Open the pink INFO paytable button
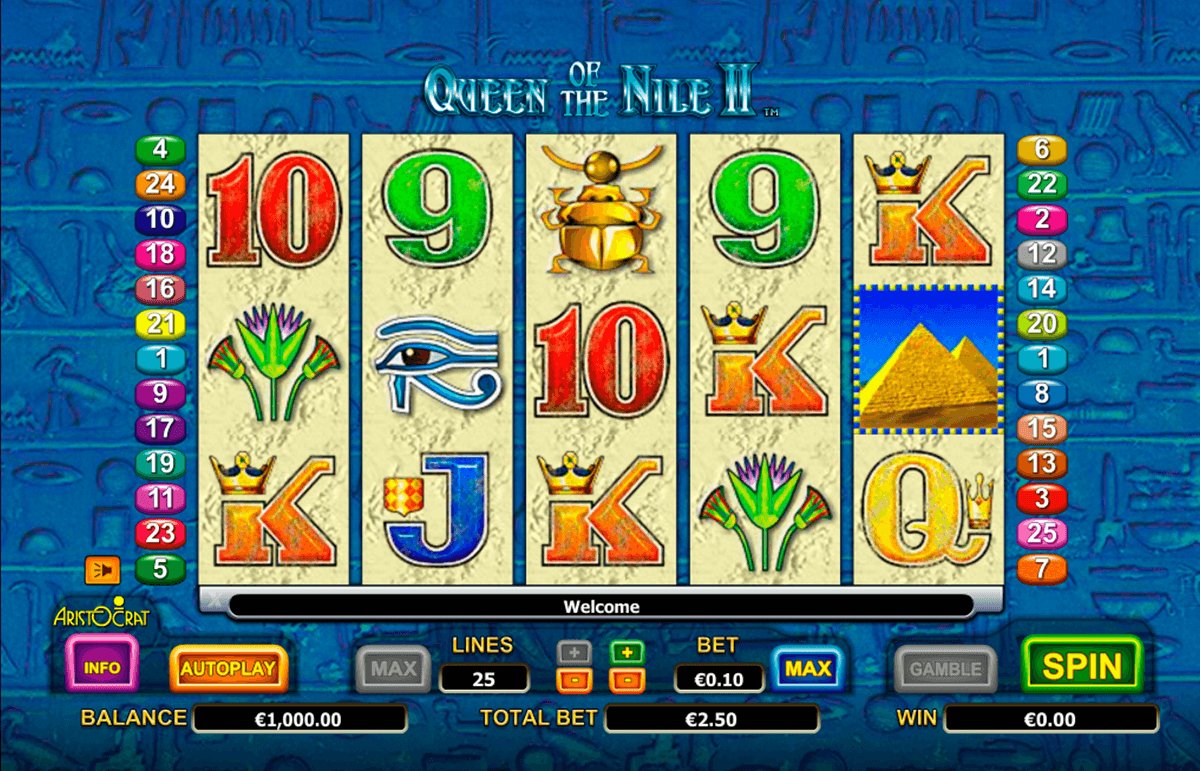The height and width of the screenshot is (771, 1200). (102, 667)
